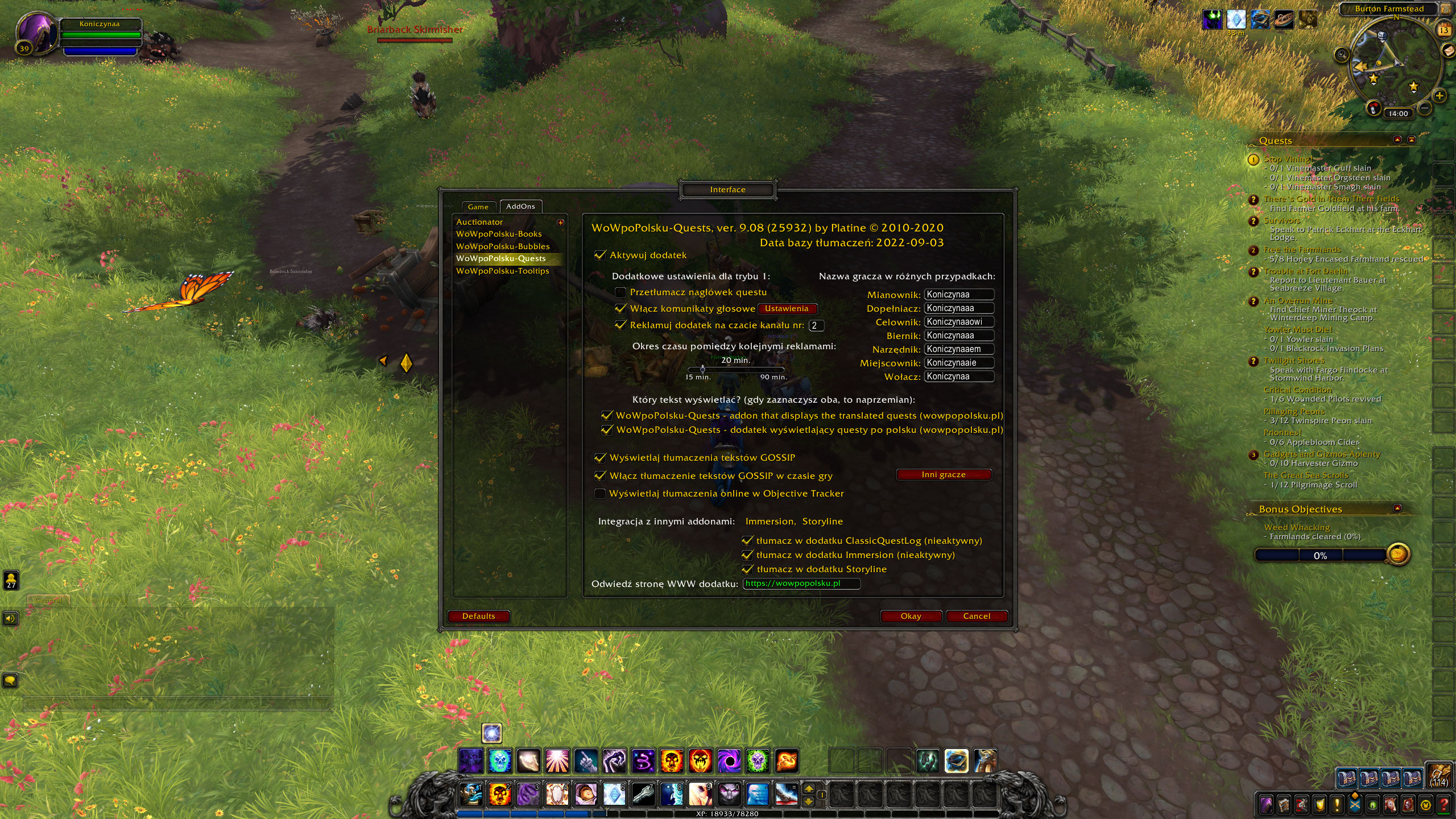Click the speaker volume icon above the chat box
Image resolution: width=1456 pixels, height=819 pixels.
point(11,619)
